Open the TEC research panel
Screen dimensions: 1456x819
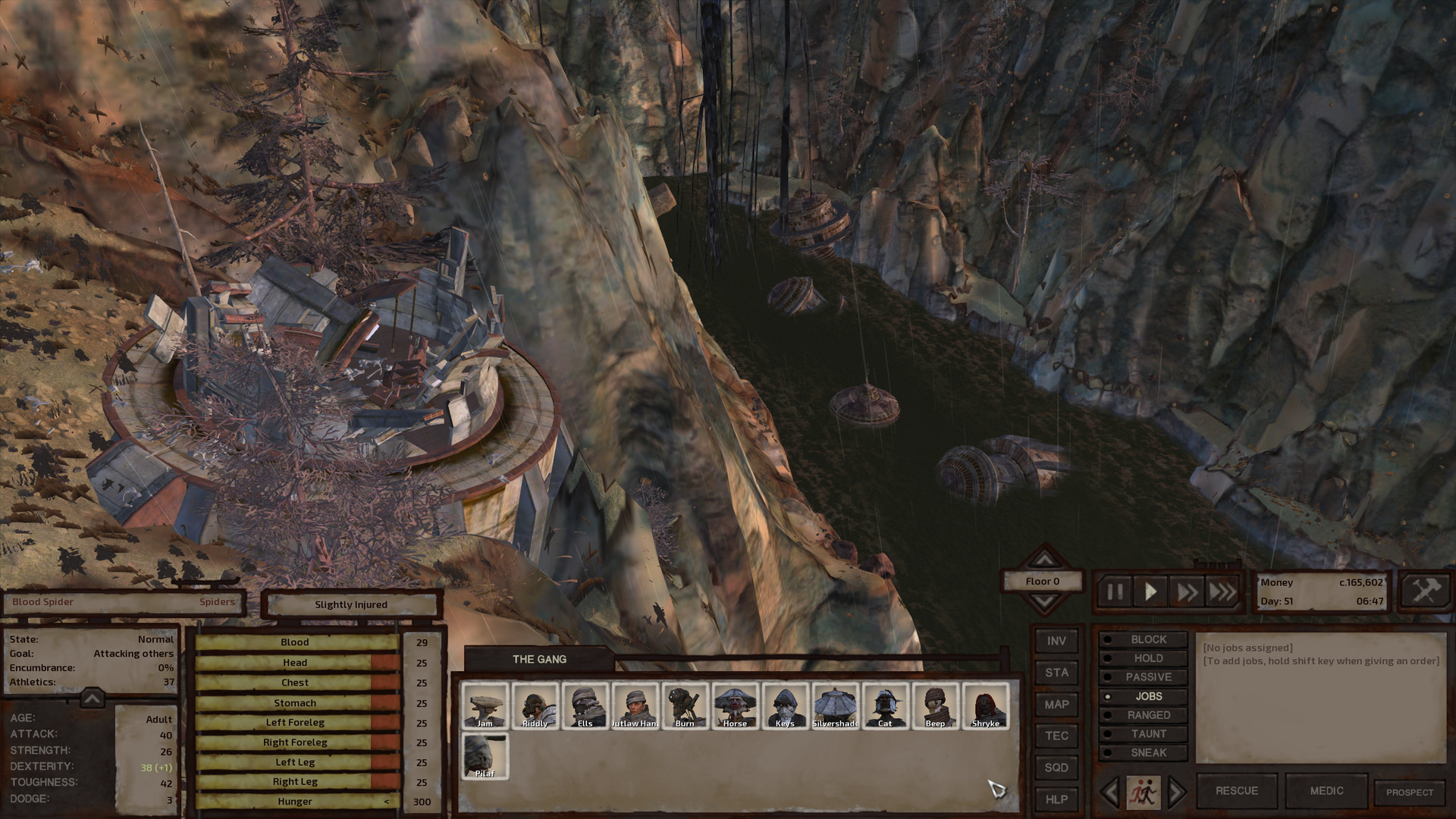point(1056,736)
